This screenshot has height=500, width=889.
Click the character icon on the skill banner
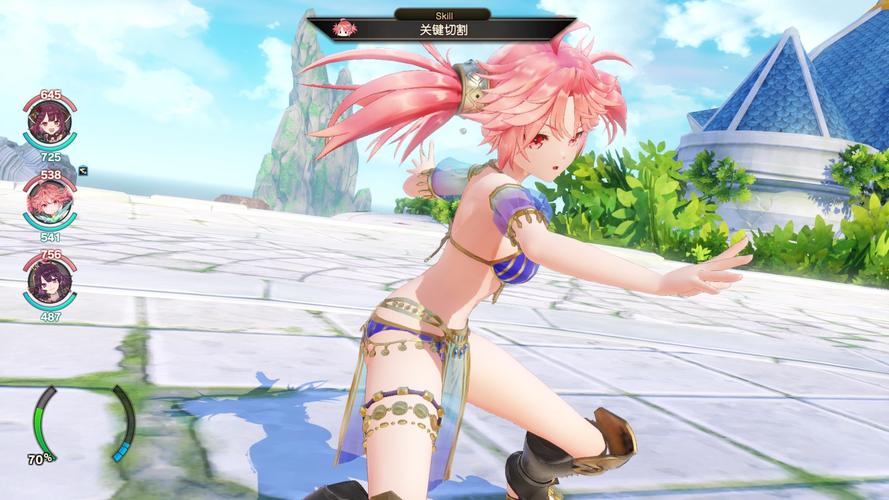coord(345,28)
